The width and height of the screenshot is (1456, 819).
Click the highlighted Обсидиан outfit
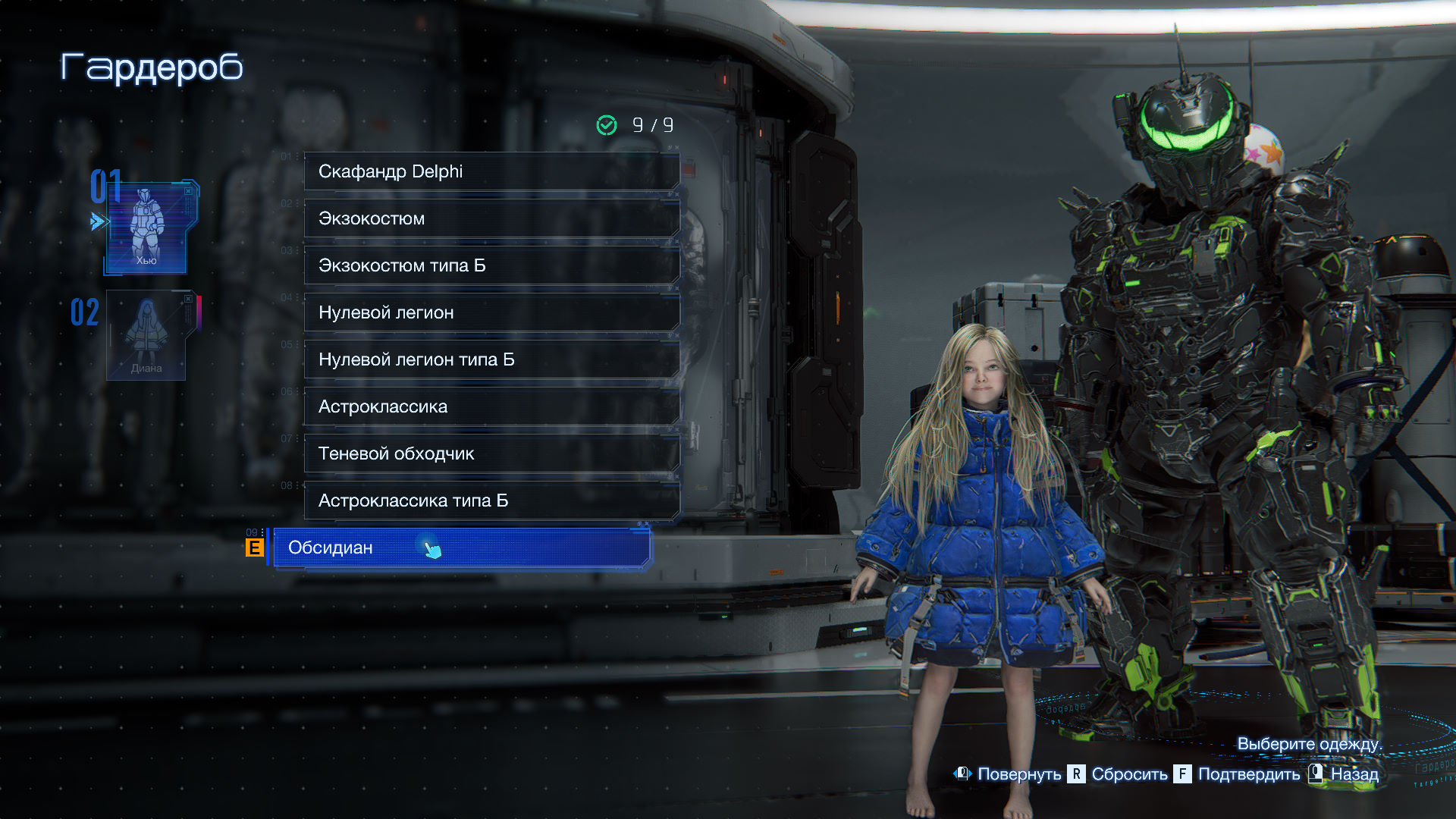click(x=461, y=548)
